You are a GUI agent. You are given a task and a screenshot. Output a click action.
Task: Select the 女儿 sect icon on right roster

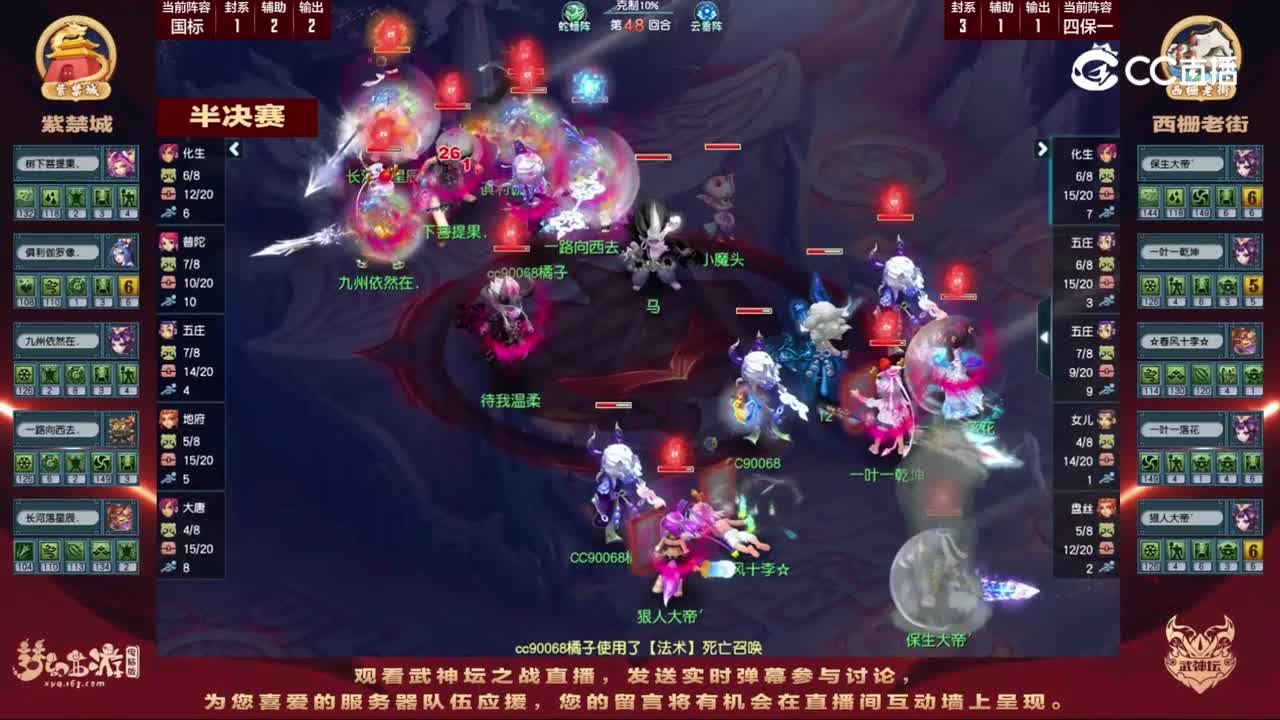click(x=1105, y=420)
